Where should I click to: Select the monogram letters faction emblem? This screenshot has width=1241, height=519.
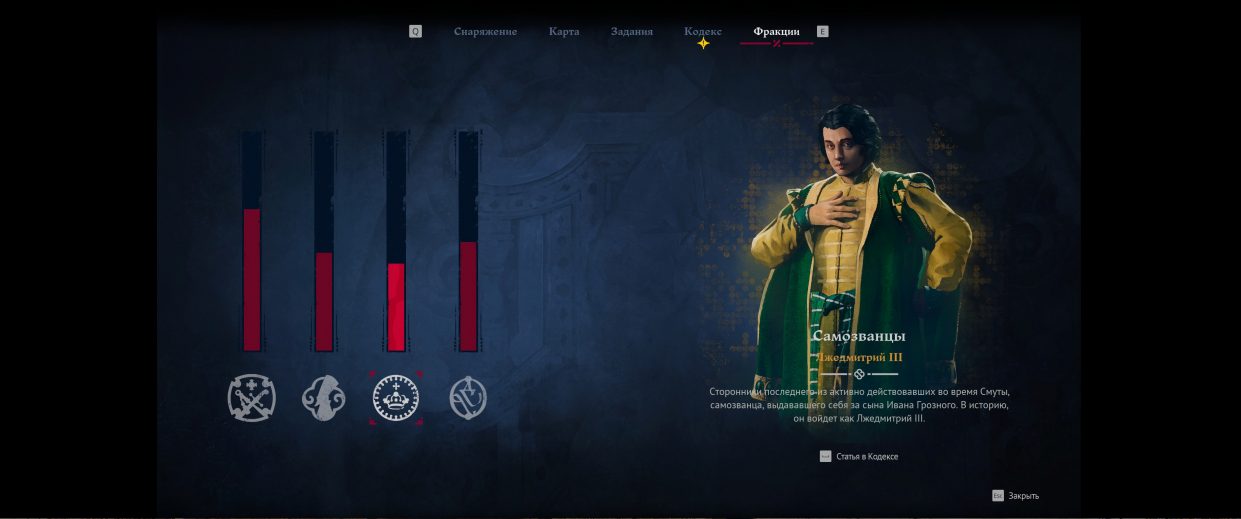click(468, 398)
